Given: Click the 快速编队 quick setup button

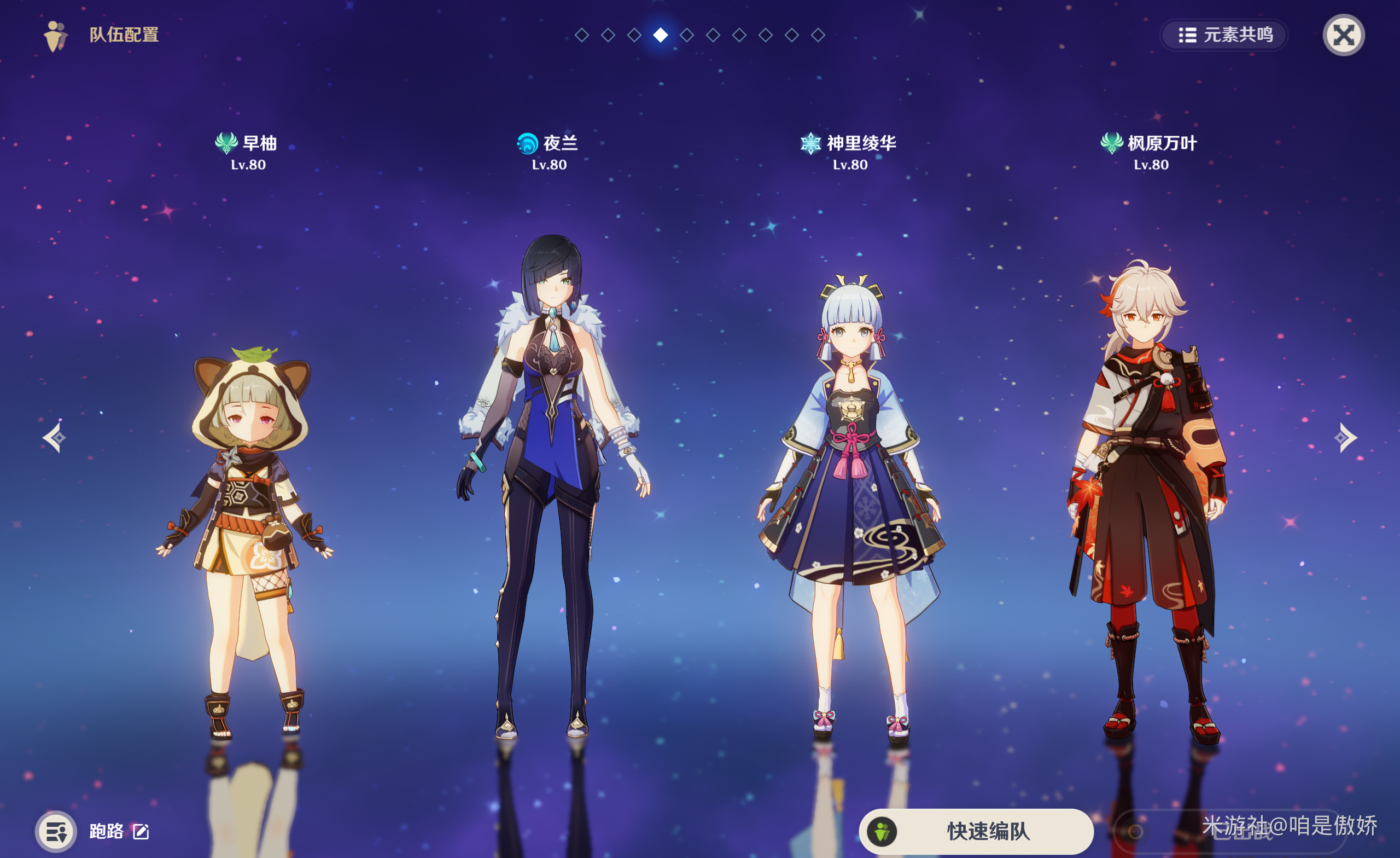Looking at the screenshot, I should click(x=976, y=831).
